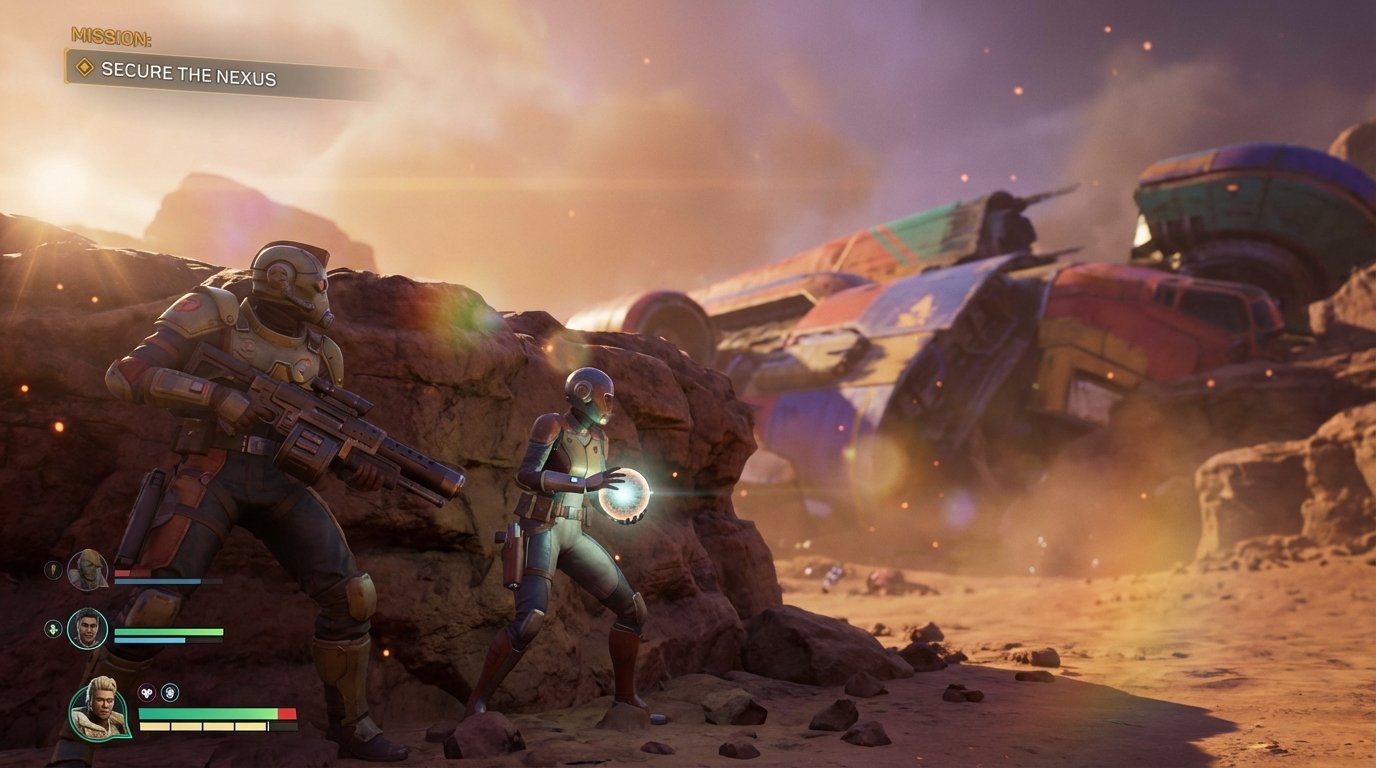Click the companion's blue shield bar
The image size is (1376, 768).
coord(150,639)
